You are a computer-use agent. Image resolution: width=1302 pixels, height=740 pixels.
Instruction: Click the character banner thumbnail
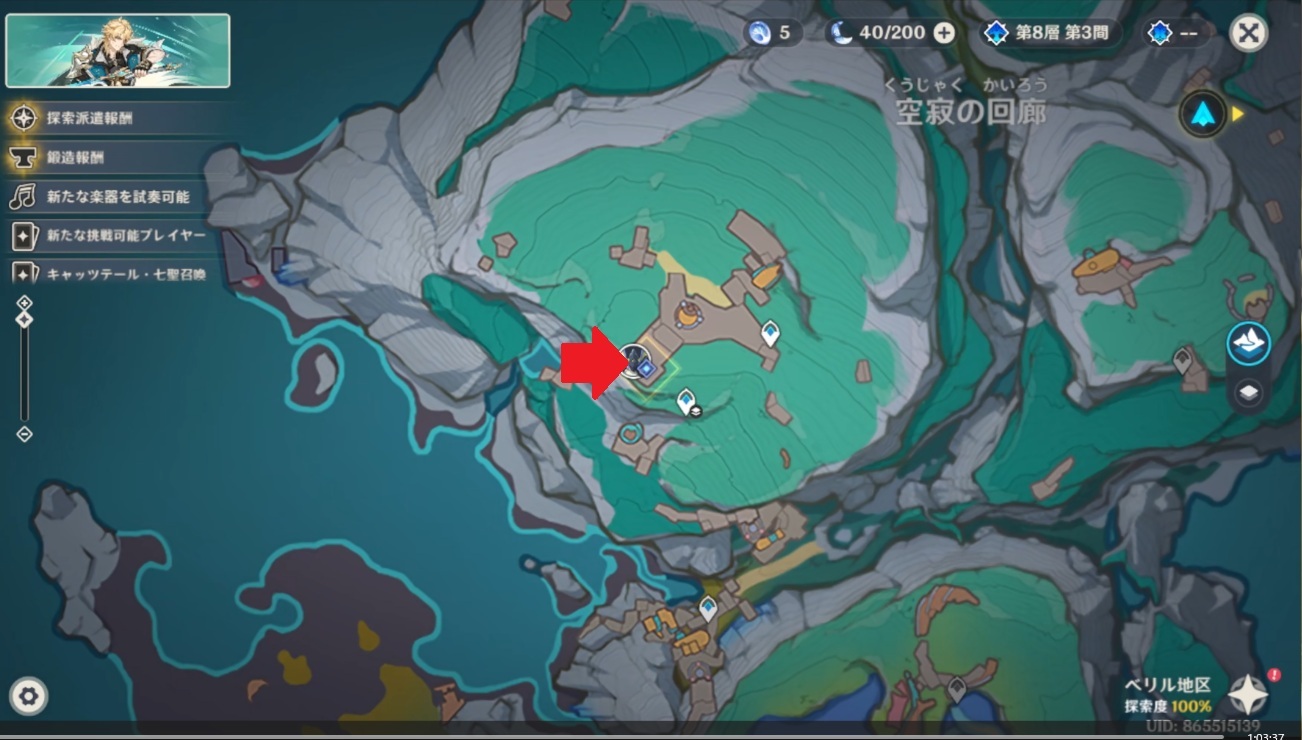pyautogui.click(x=118, y=50)
